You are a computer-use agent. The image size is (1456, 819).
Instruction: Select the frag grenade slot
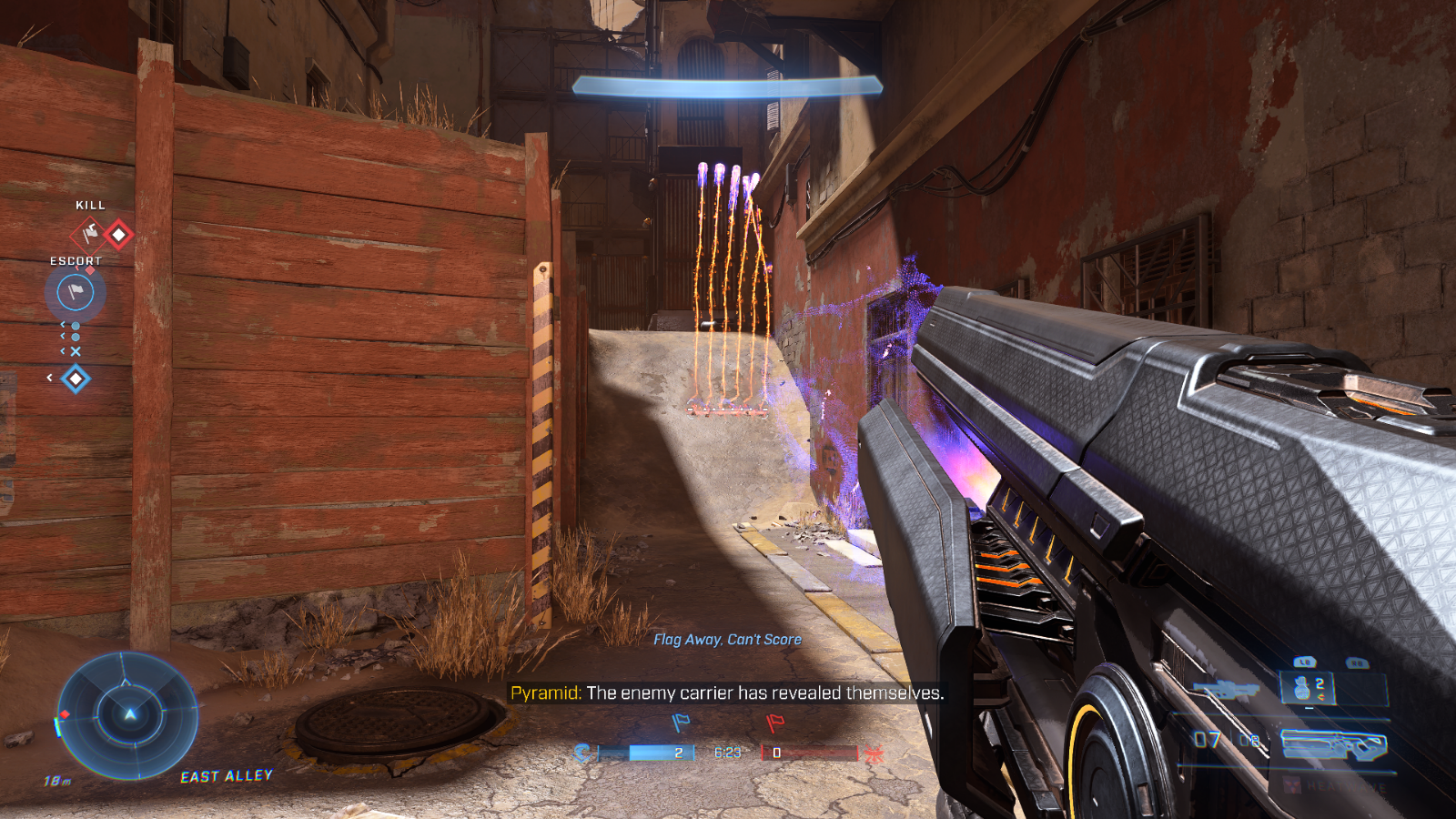[1309, 687]
